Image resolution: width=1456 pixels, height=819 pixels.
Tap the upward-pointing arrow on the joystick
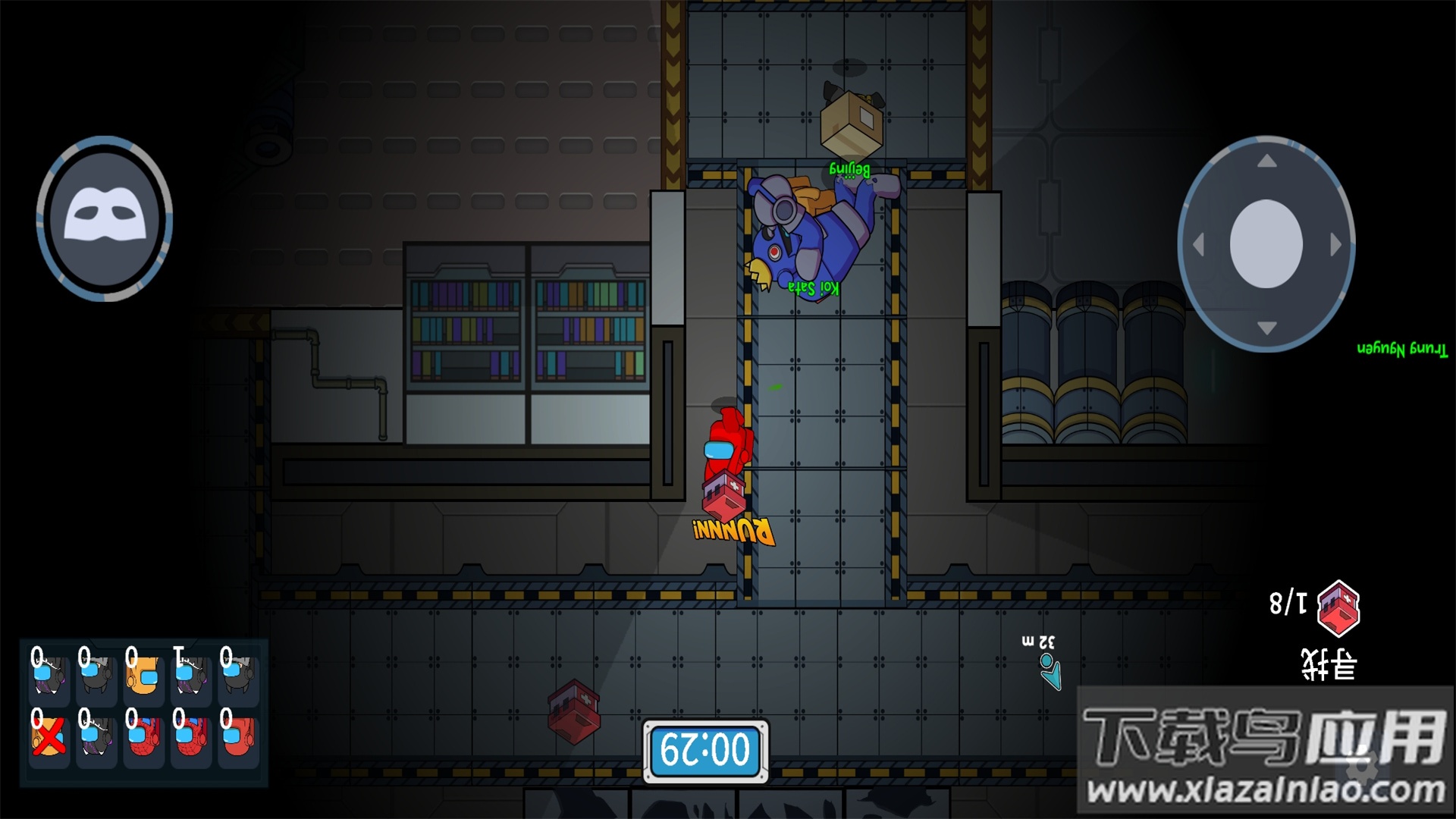point(1266,162)
